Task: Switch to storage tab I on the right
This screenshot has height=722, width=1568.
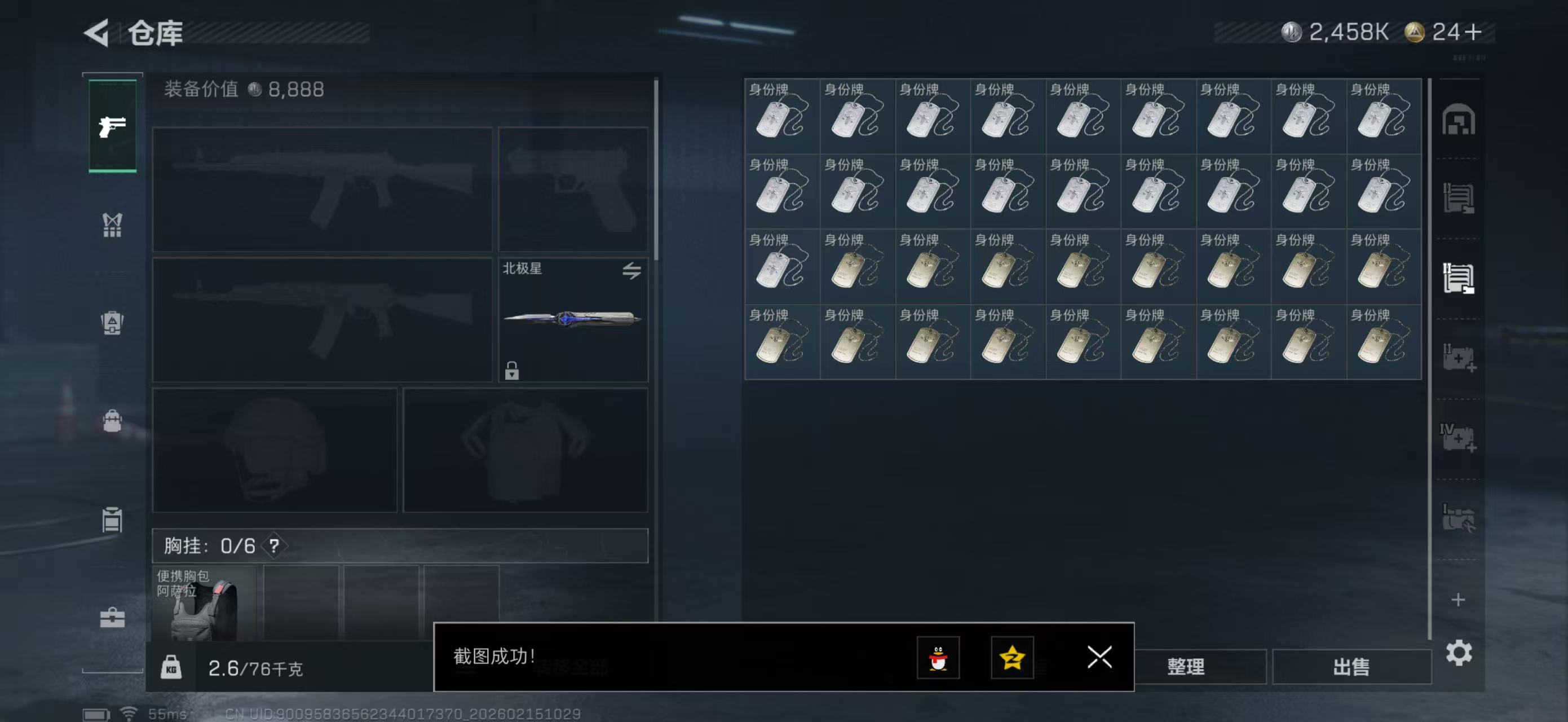Action: (1459, 199)
